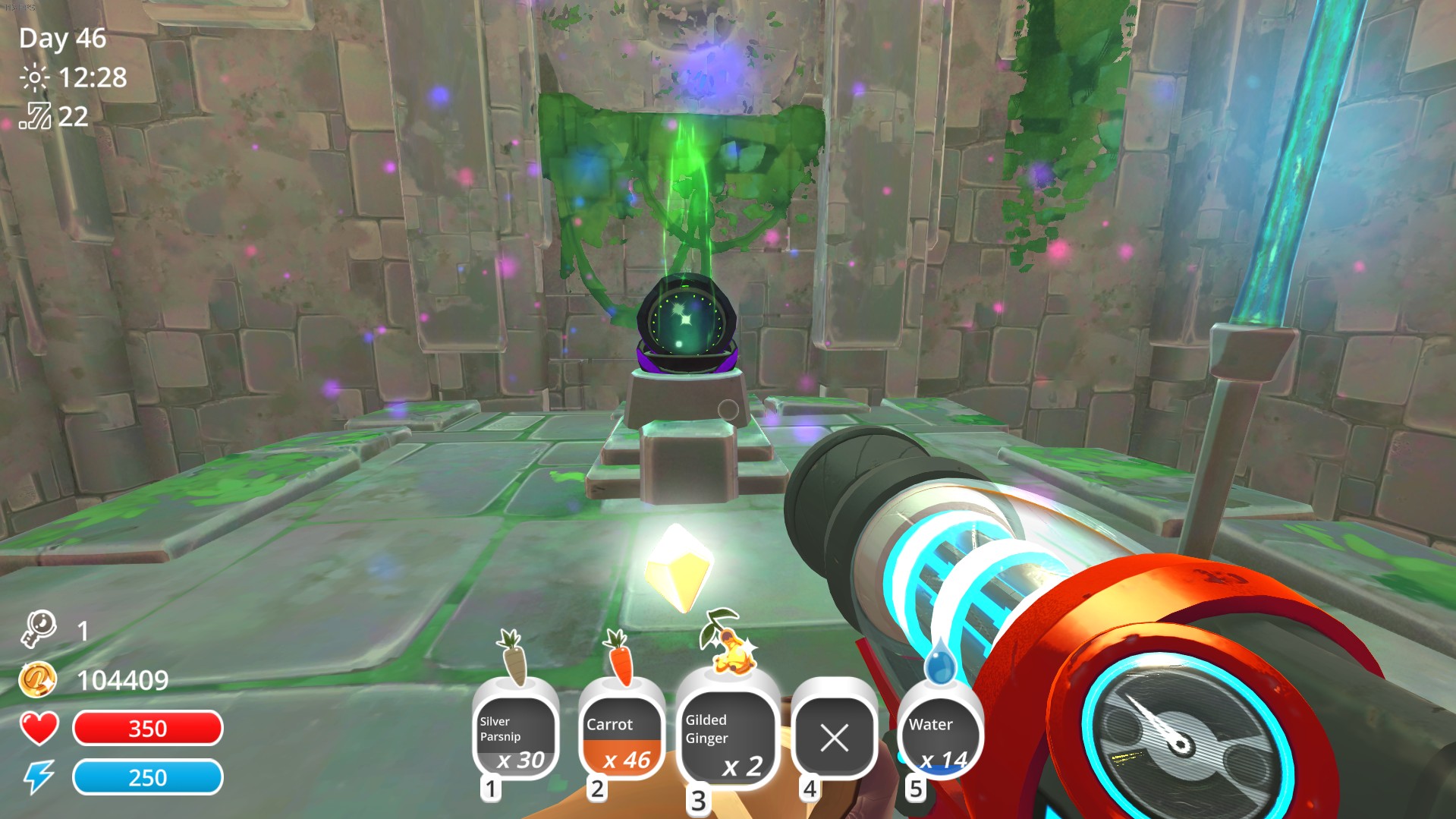
Task: Select the empty X vacpack slot
Action: 834,736
